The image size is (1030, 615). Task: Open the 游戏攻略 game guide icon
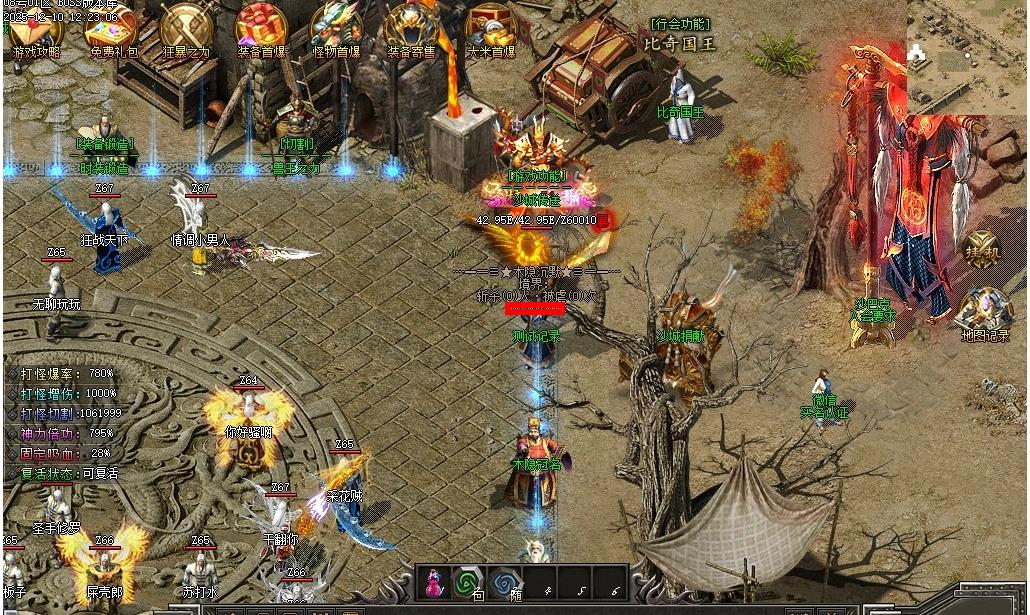click(36, 28)
